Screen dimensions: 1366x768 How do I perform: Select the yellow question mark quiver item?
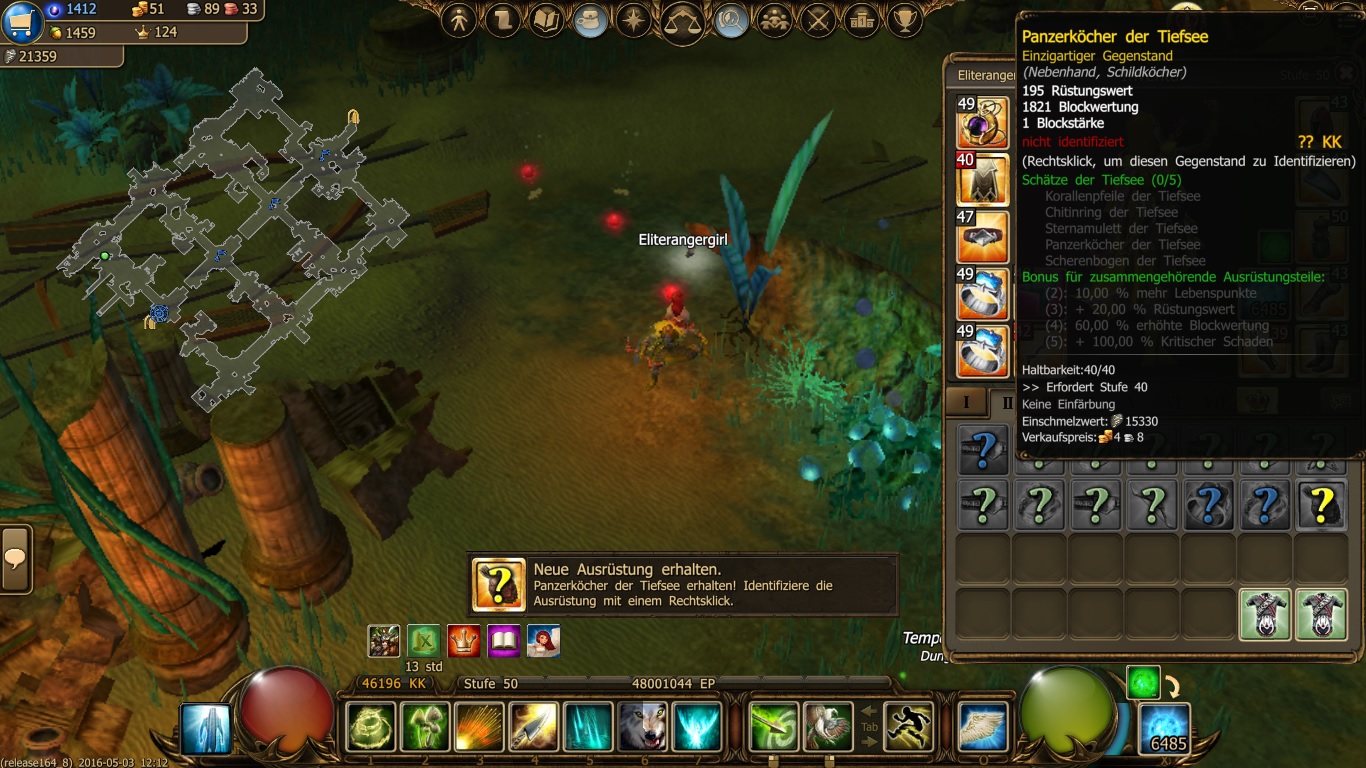coord(1320,505)
